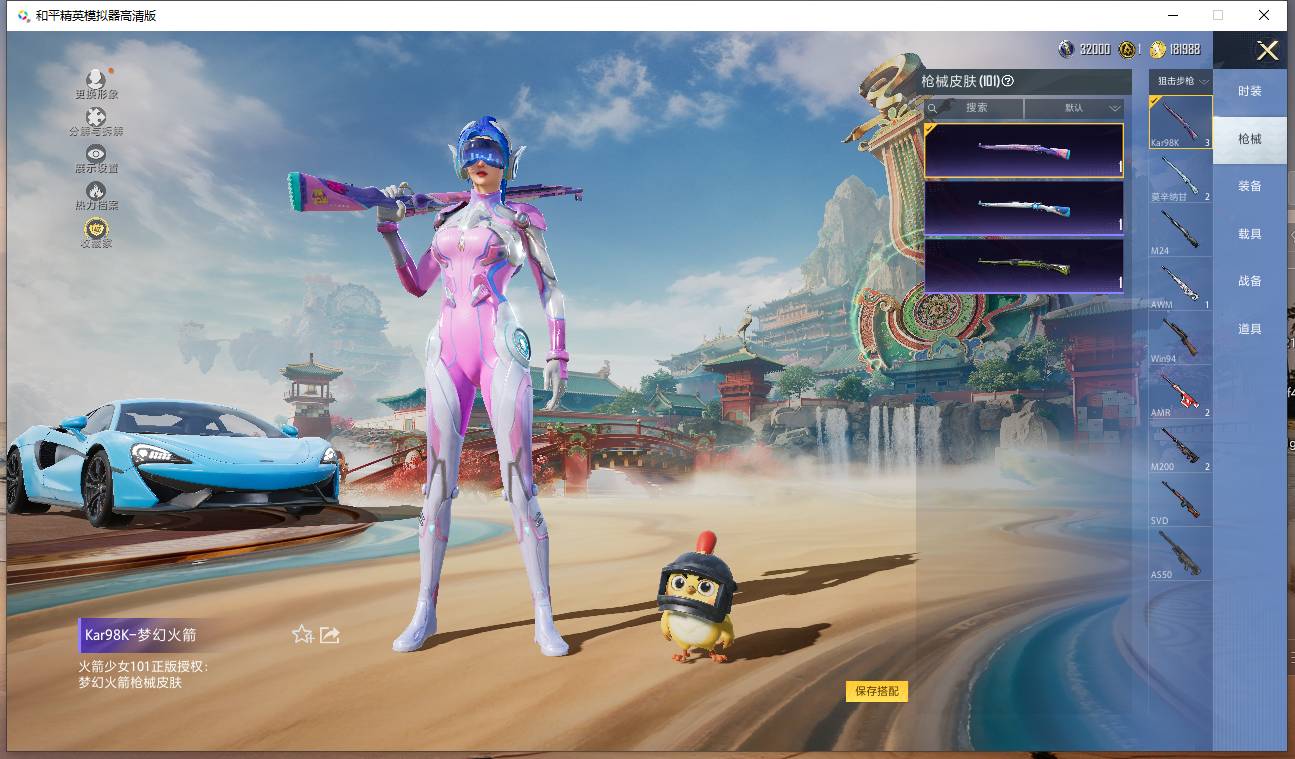
Task: Click the 搜索 search box for gun skins
Action: (974, 108)
